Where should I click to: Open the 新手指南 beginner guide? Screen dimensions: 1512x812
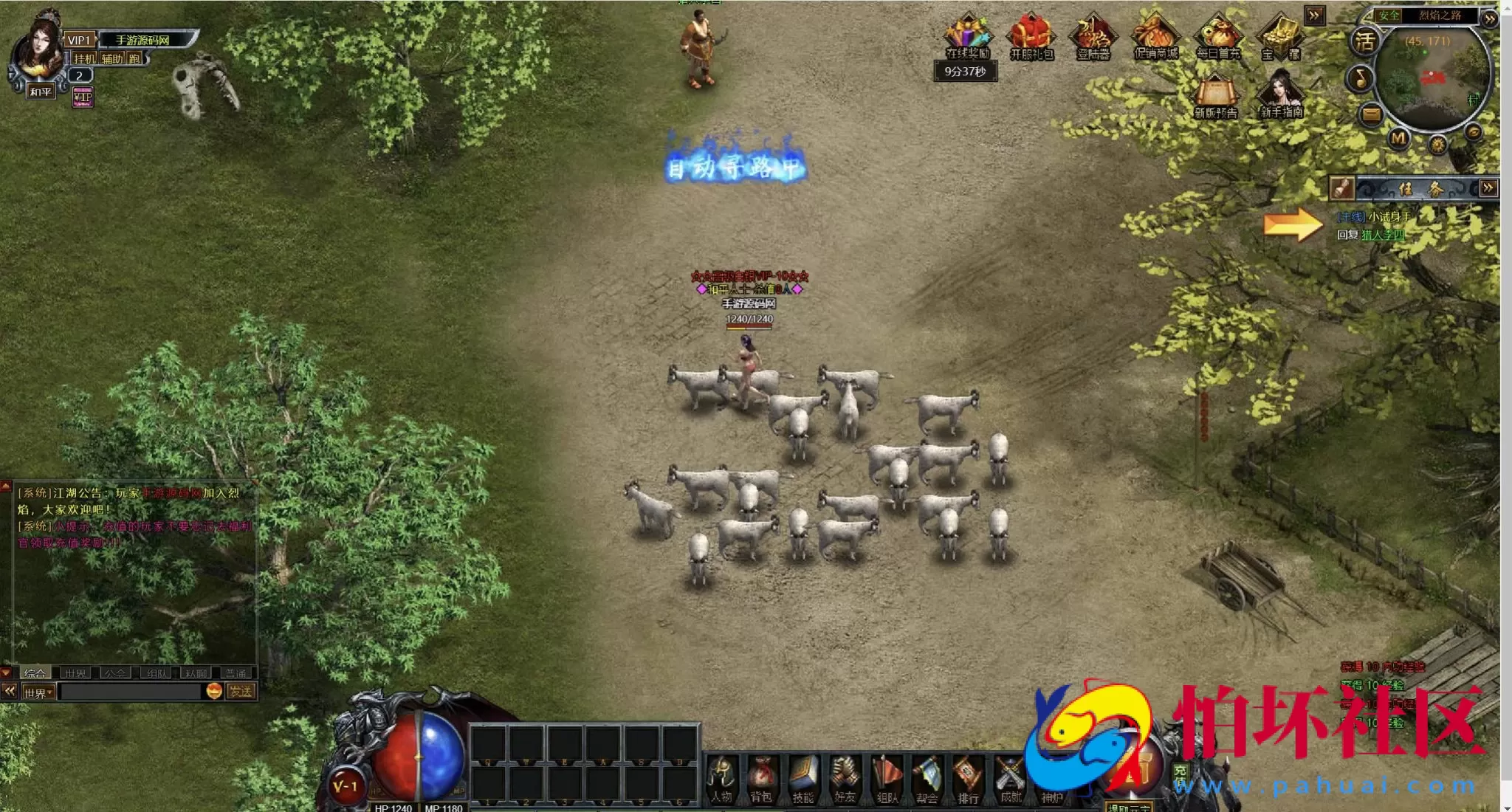pos(1281,94)
